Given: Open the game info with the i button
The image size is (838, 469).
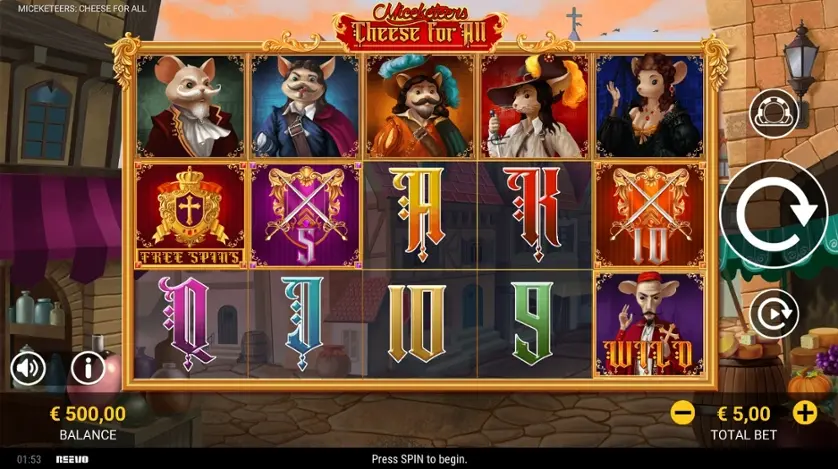Looking at the screenshot, I should coord(88,368).
